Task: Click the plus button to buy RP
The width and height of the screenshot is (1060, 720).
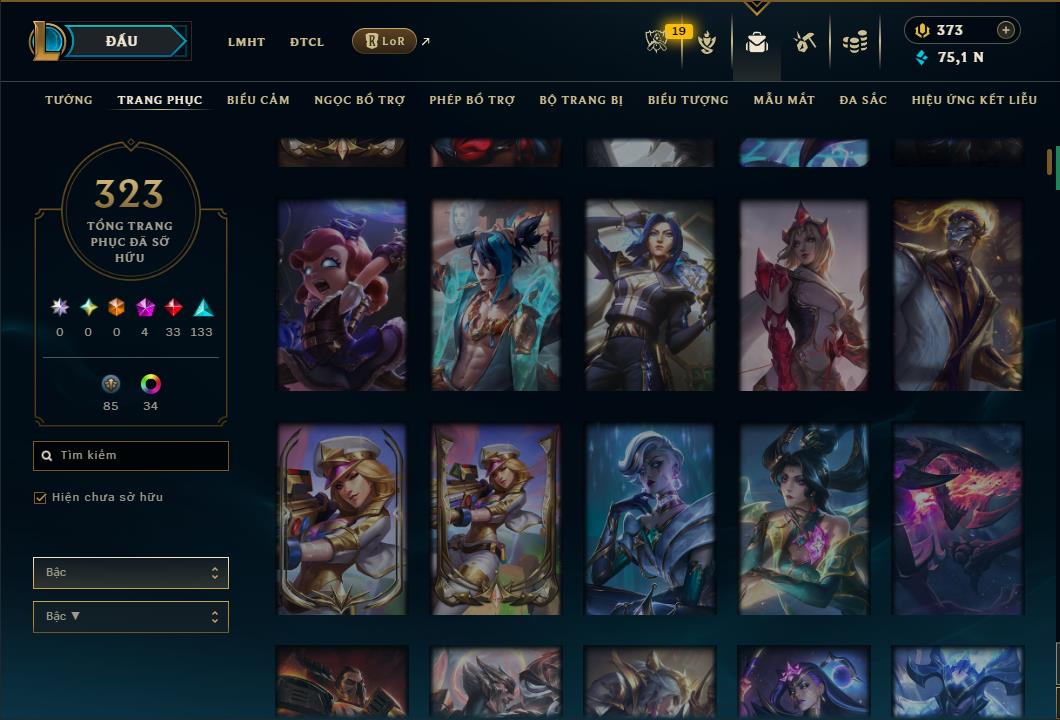Action: click(x=1005, y=30)
